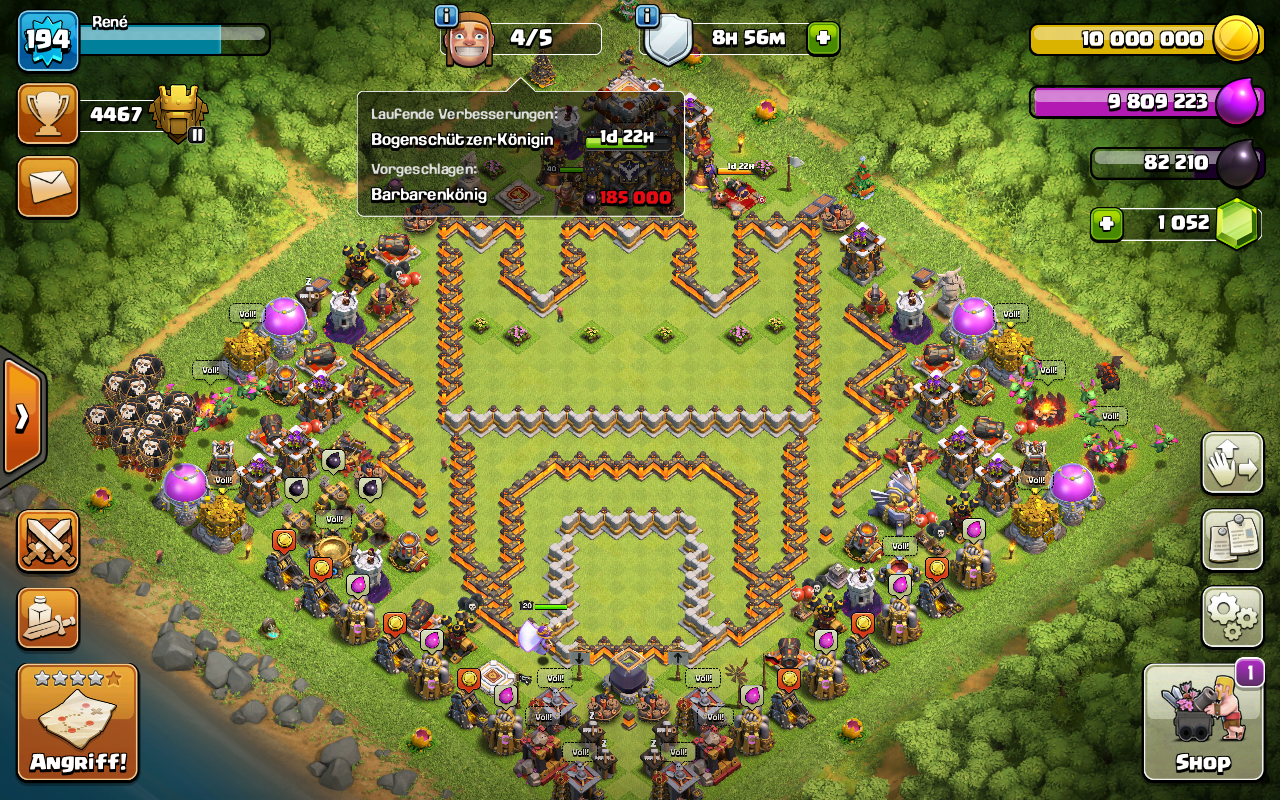Open the clipboard notes button
Viewport: 1280px width, 800px height.
pos(1231,540)
